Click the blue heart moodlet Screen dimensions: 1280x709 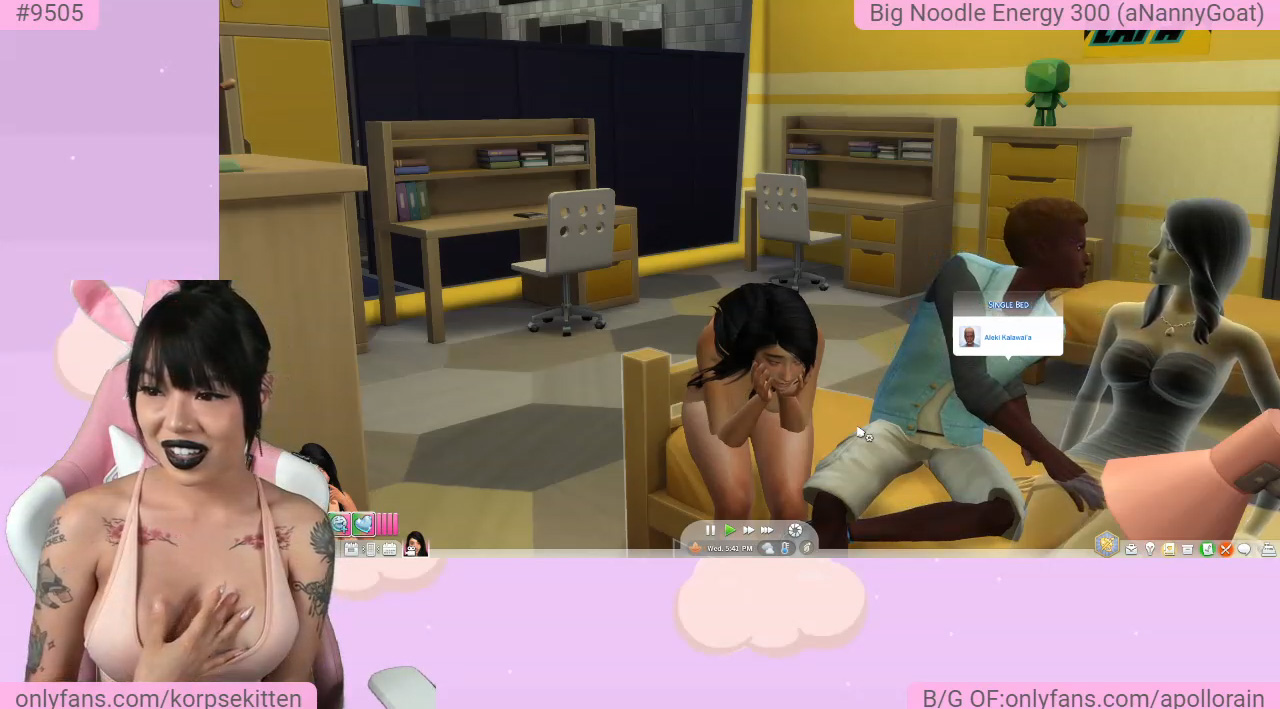[362, 524]
